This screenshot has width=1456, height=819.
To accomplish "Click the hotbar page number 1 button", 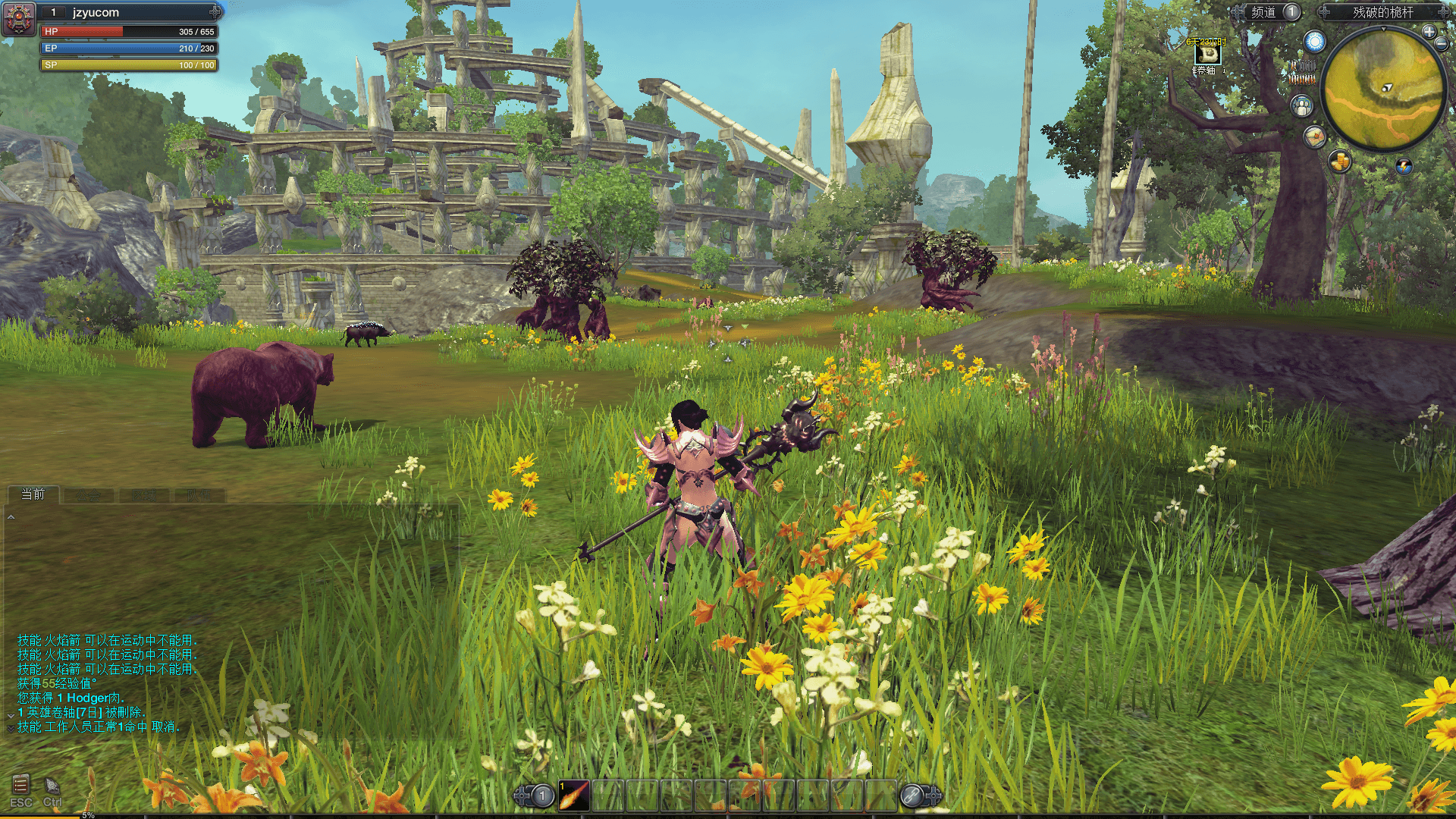I will tap(542, 795).
